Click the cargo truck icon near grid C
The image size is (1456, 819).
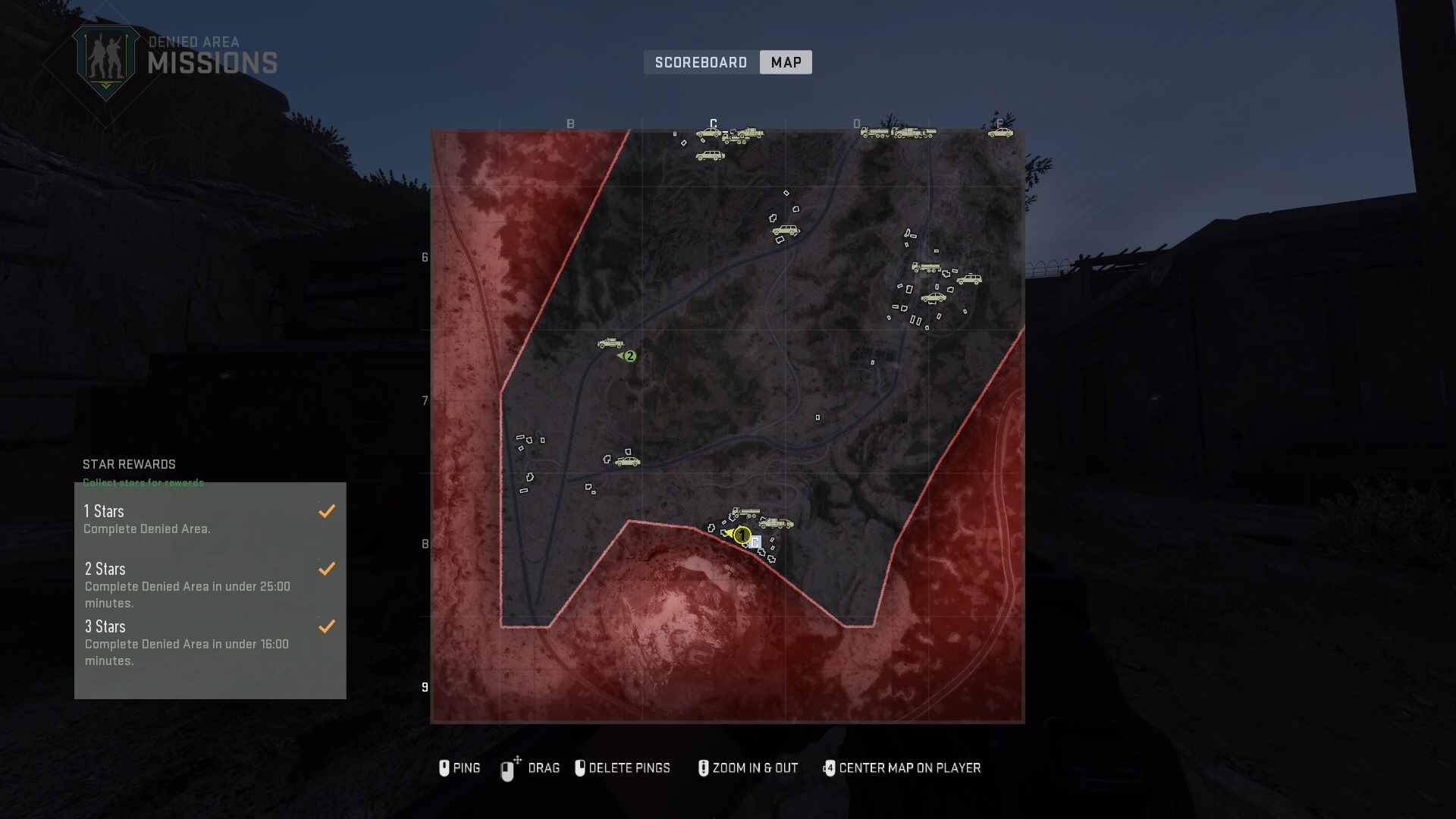point(736,138)
